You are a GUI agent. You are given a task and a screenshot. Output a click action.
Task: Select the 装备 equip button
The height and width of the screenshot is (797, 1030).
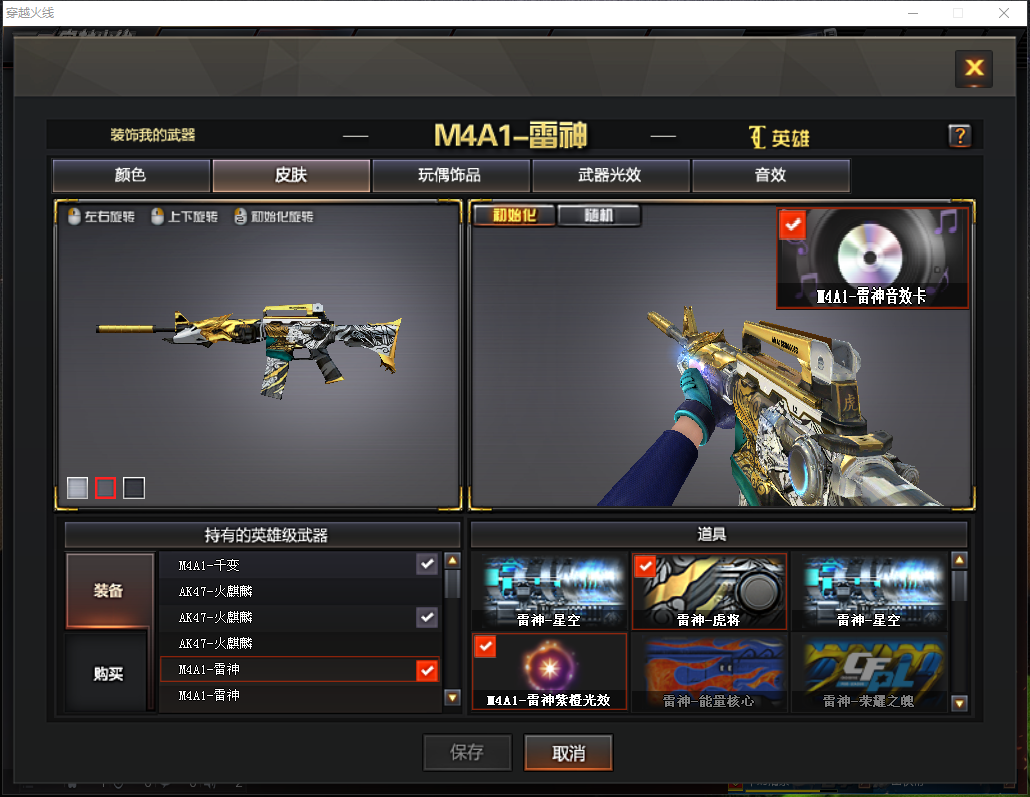pyautogui.click(x=109, y=590)
